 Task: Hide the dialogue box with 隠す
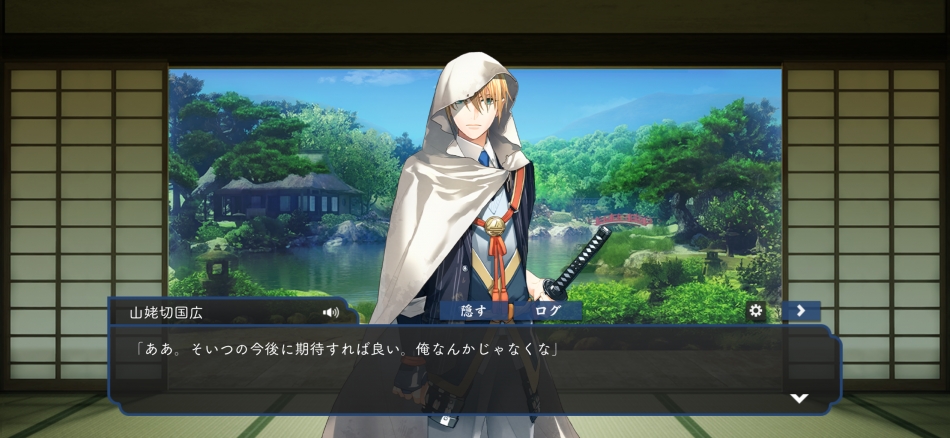[474, 311]
